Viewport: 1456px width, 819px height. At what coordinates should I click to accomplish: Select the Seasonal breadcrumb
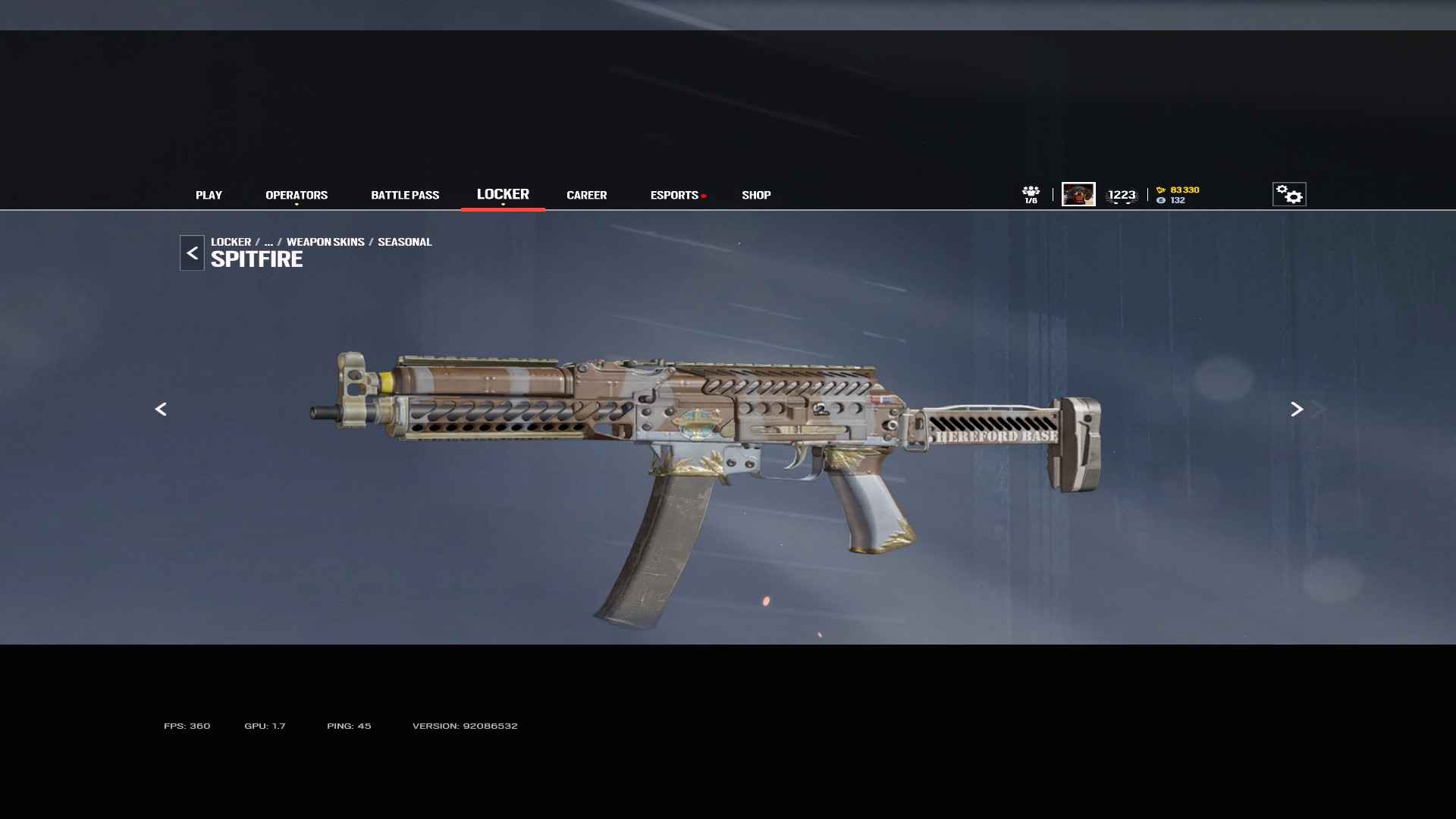pos(404,242)
